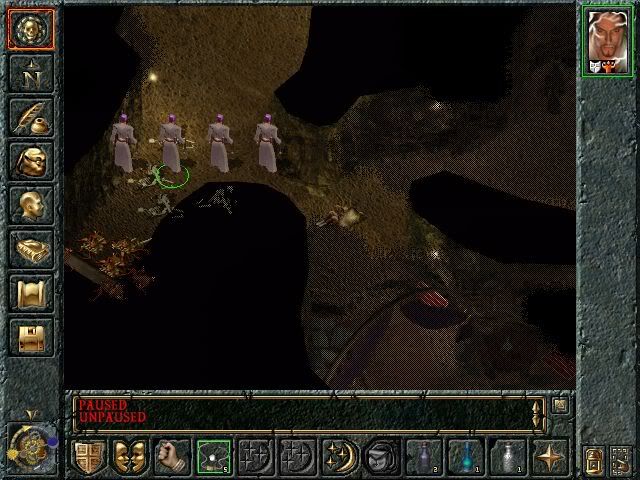
Task: Use the grey flask quick item
Action: pos(507,456)
